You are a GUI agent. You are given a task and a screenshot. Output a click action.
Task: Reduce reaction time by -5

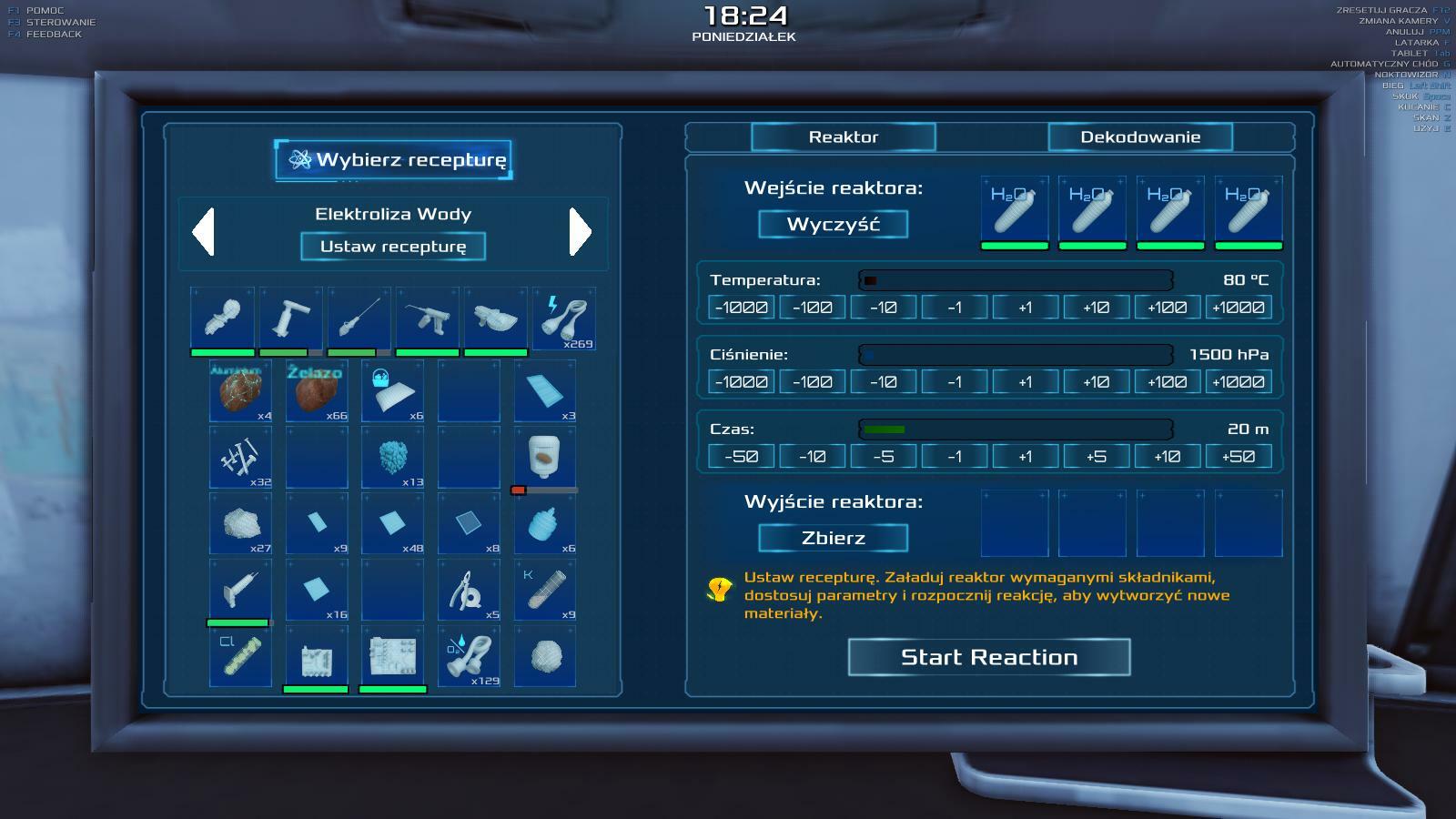coord(883,457)
